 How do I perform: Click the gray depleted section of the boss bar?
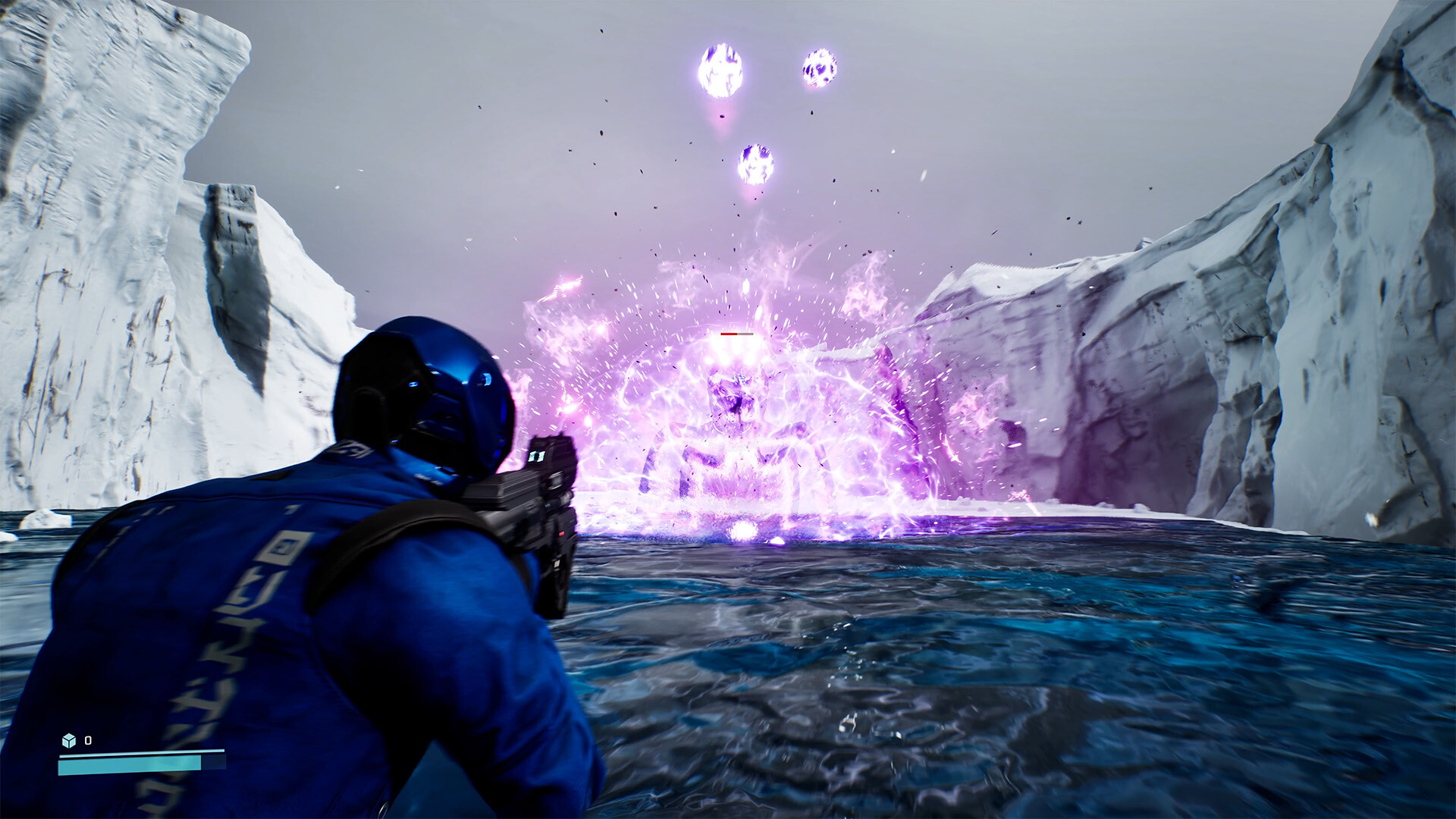745,334
